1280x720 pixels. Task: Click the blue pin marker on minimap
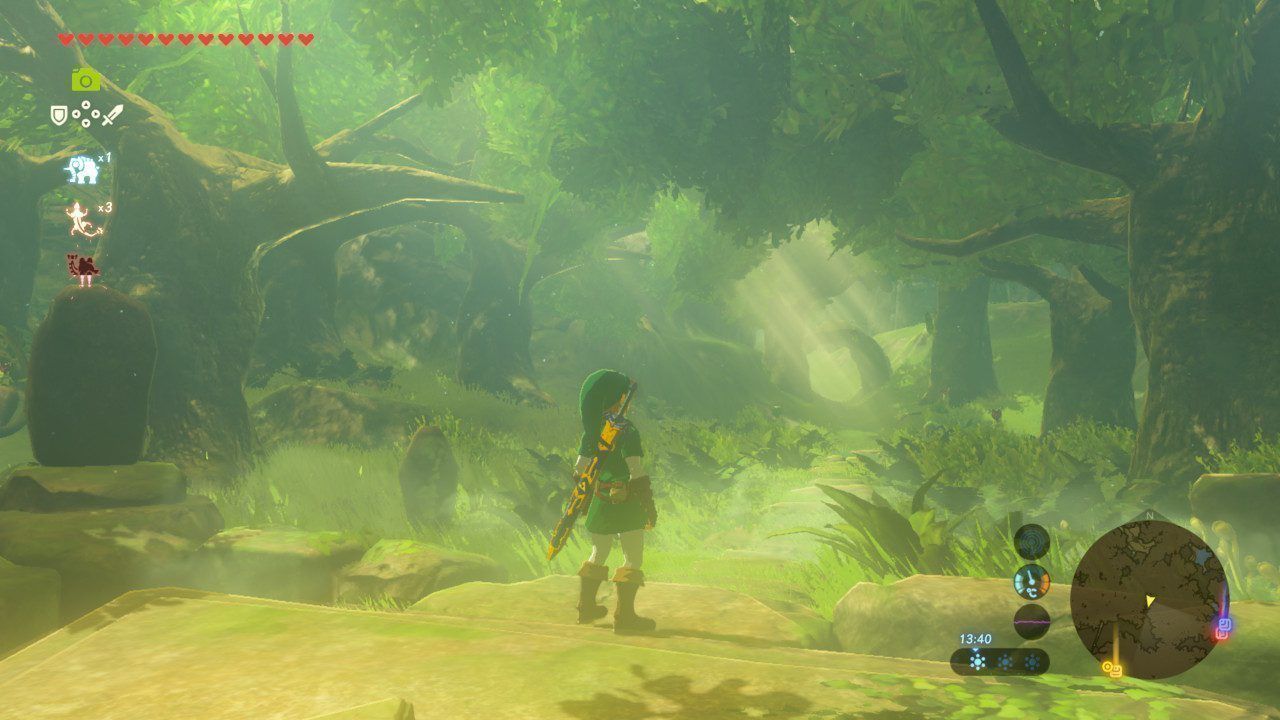[1225, 624]
